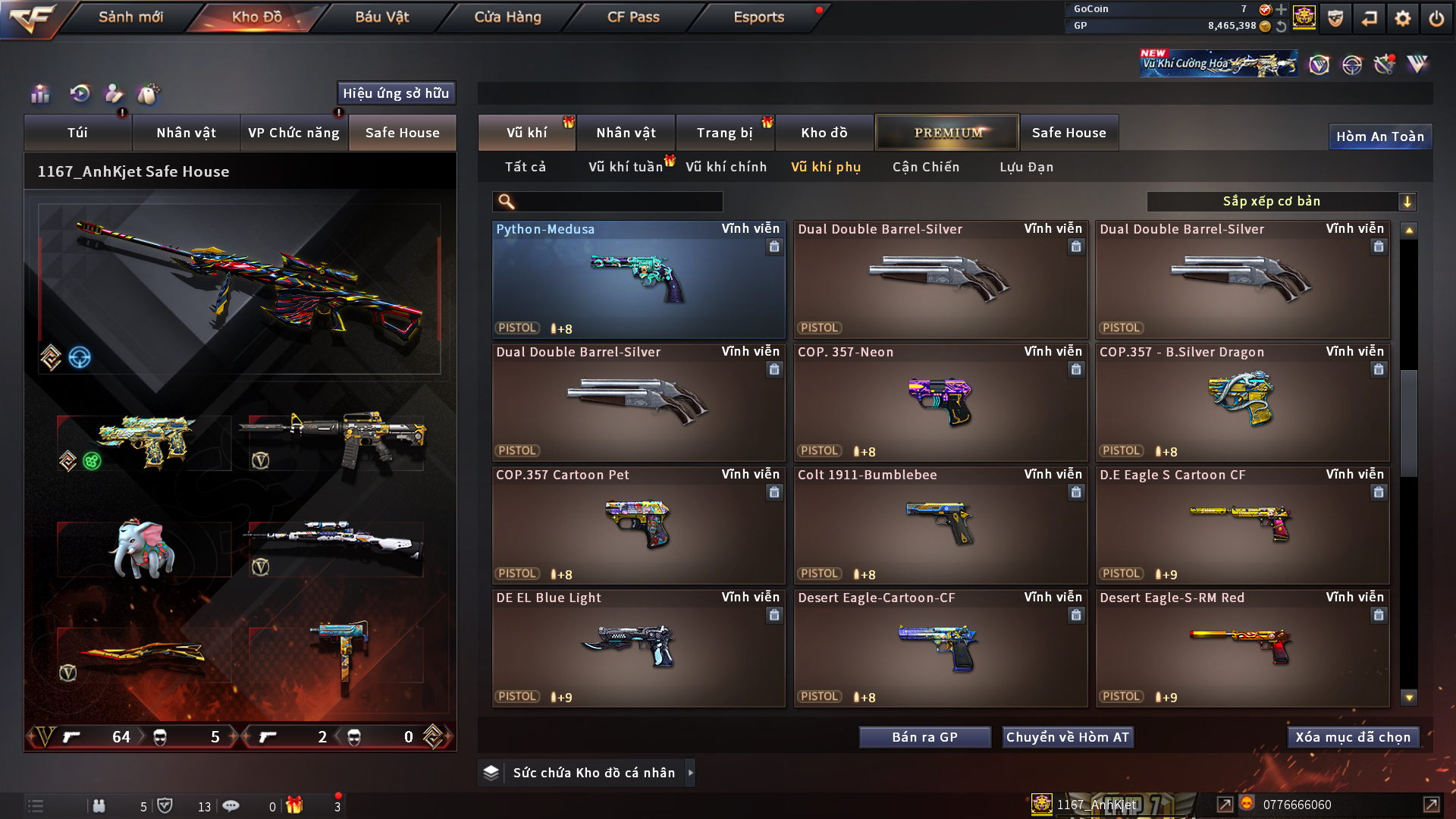Viewport: 1456px width, 819px height.
Task: Open the CF Pass menu
Action: click(x=633, y=17)
